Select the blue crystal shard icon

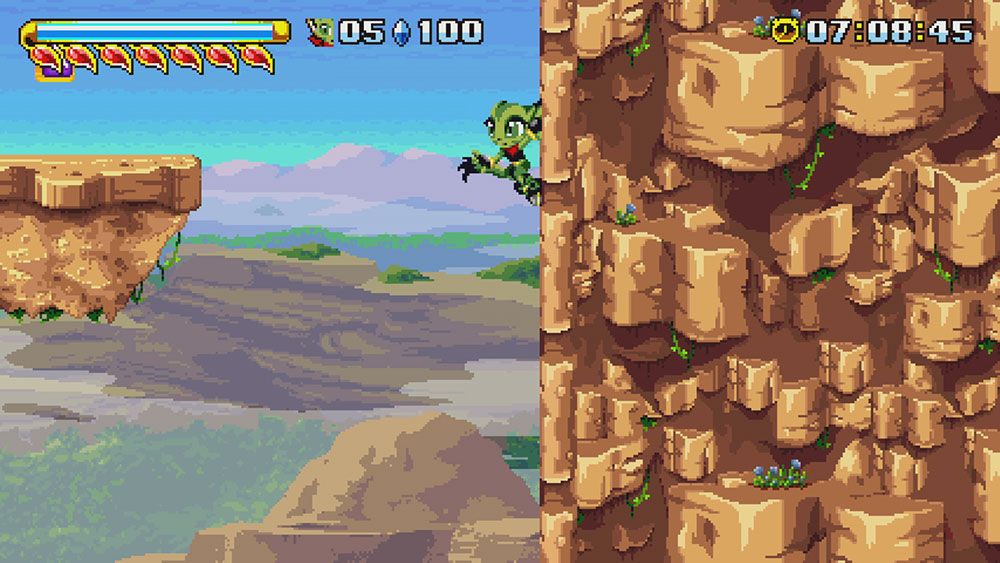click(402, 32)
